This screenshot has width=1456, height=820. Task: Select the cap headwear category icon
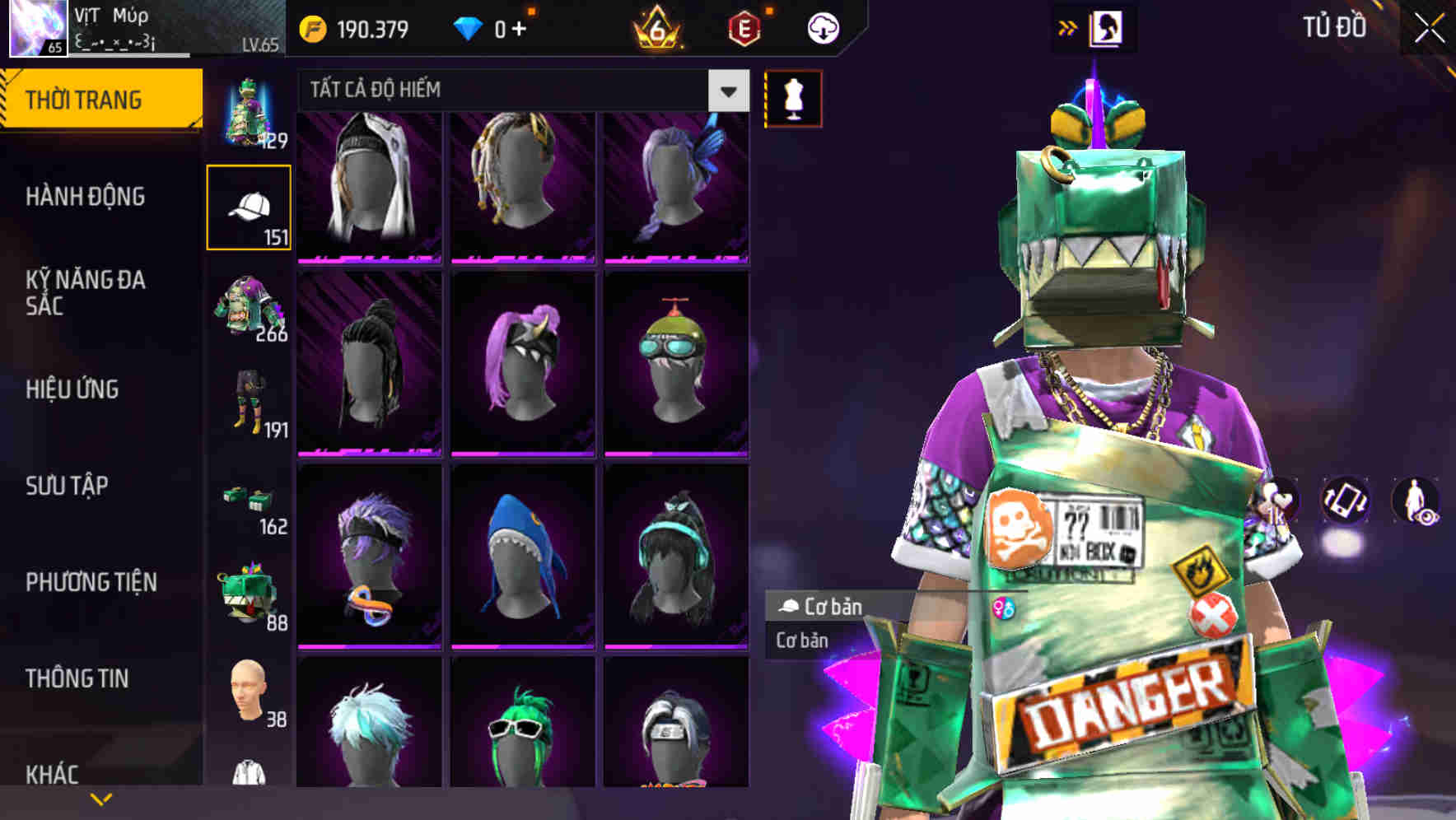click(x=249, y=206)
